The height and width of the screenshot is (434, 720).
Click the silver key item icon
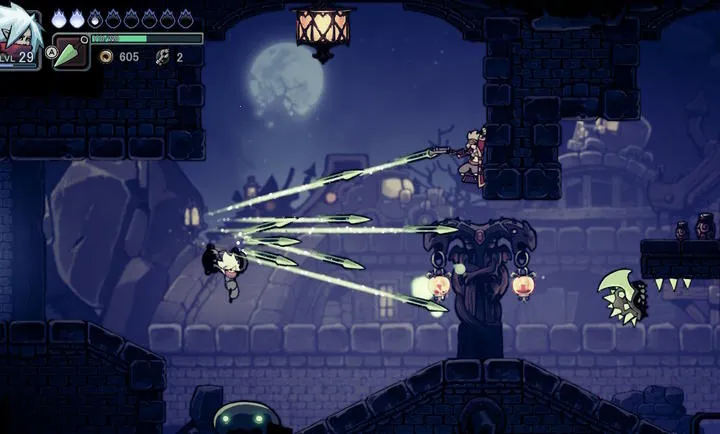[161, 57]
